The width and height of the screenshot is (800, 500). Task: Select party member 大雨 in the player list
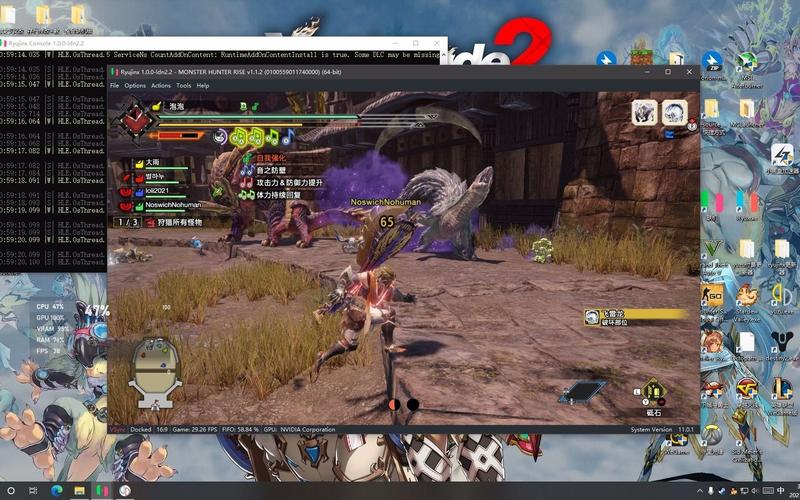click(152, 162)
